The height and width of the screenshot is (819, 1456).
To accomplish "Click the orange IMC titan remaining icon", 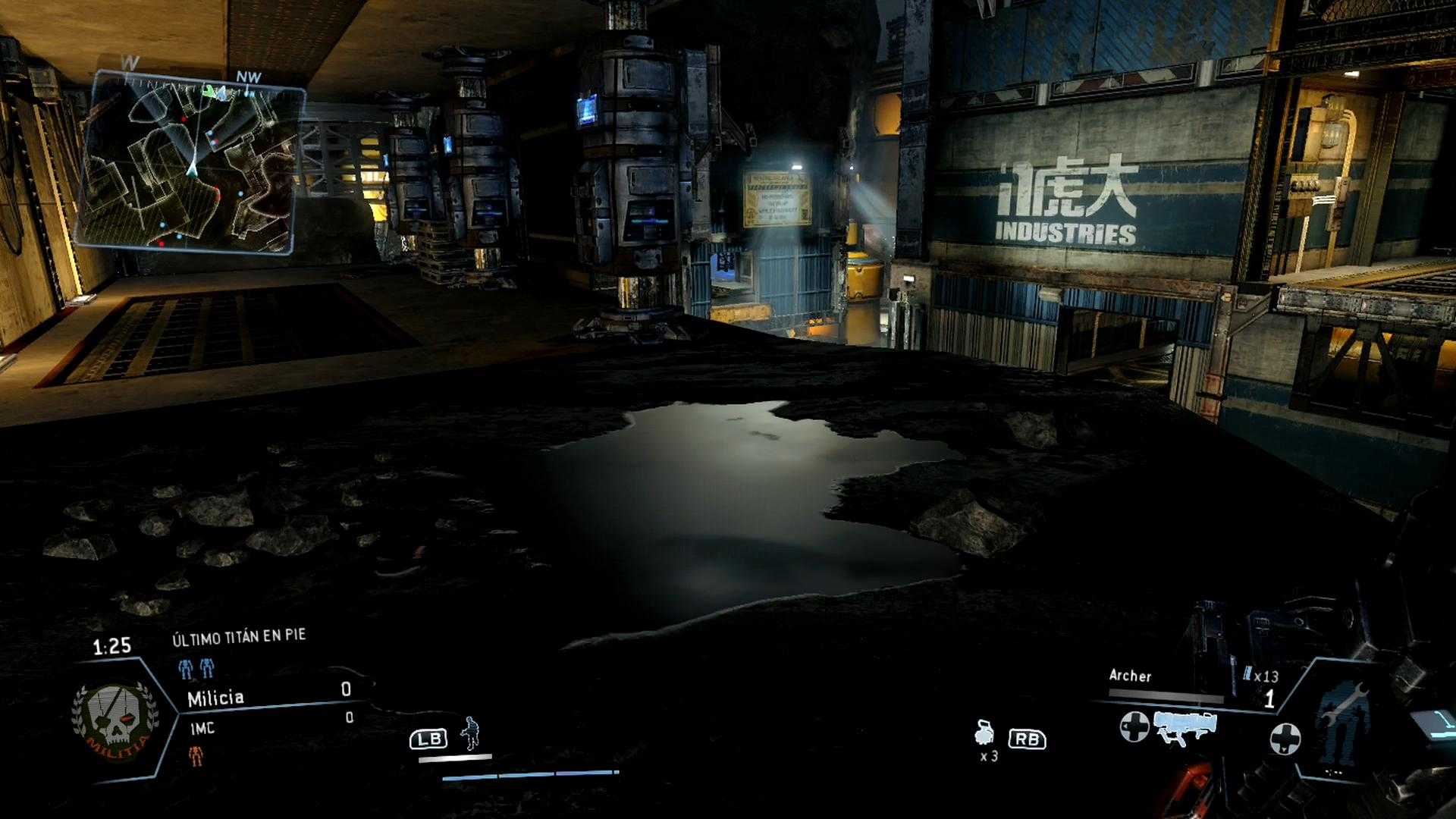I will [196, 755].
